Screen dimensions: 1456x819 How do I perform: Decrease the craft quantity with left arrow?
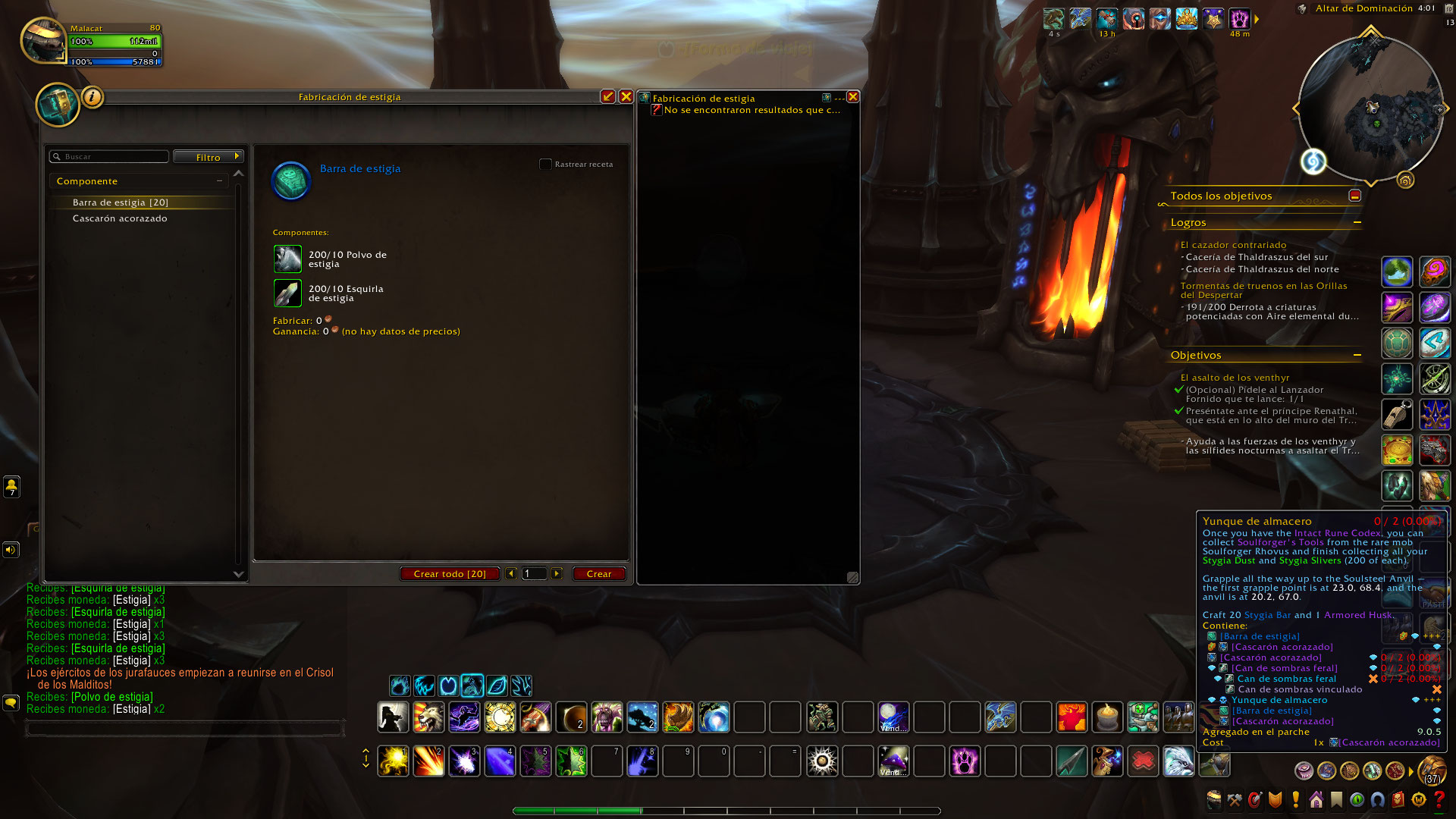pyautogui.click(x=511, y=574)
